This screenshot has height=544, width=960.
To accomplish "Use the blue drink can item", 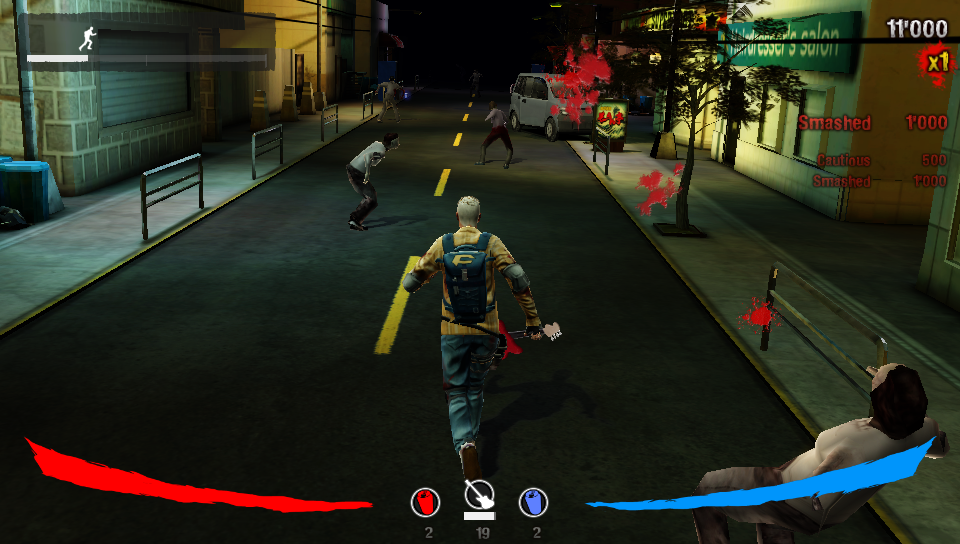I will click(533, 502).
